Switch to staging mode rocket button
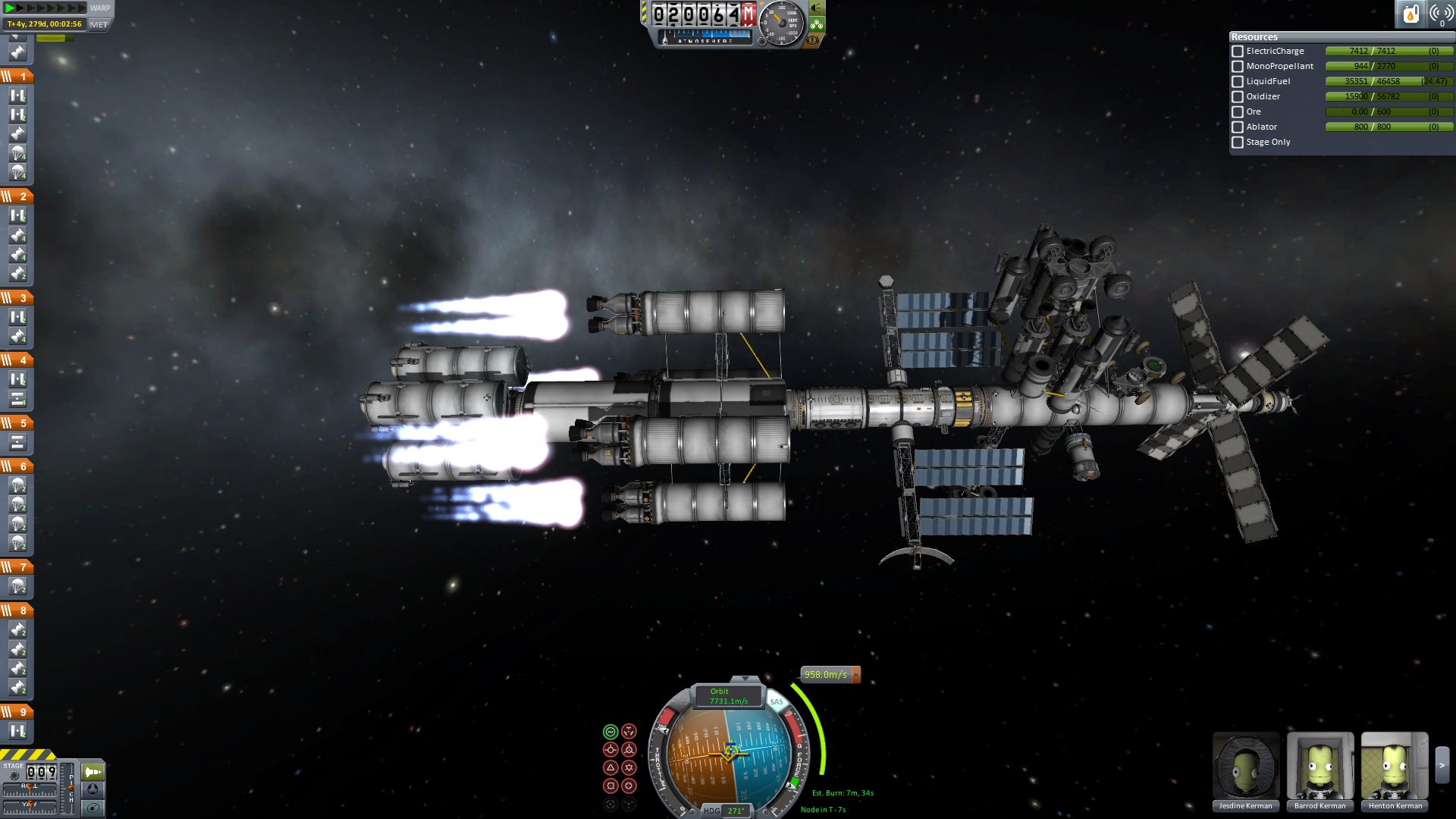This screenshot has height=819, width=1456. pyautogui.click(x=93, y=772)
